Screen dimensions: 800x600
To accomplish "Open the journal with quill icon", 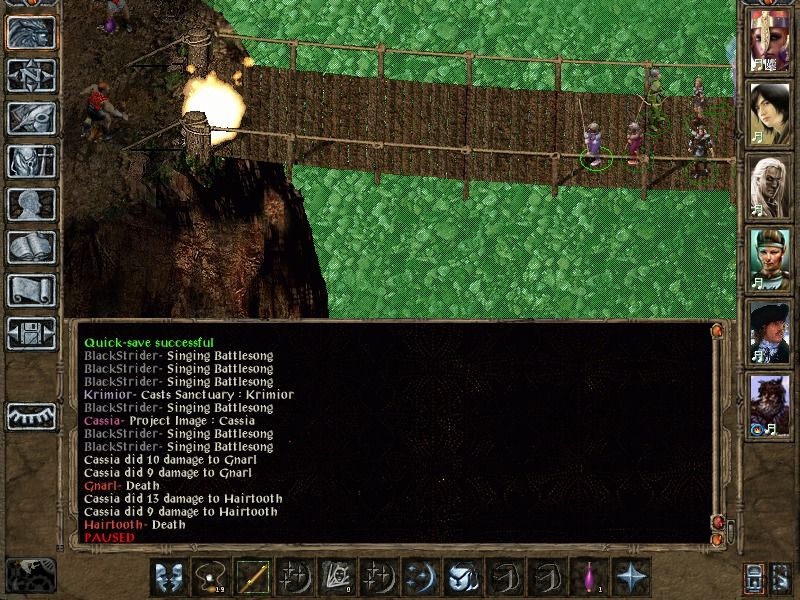I will 31,118.
